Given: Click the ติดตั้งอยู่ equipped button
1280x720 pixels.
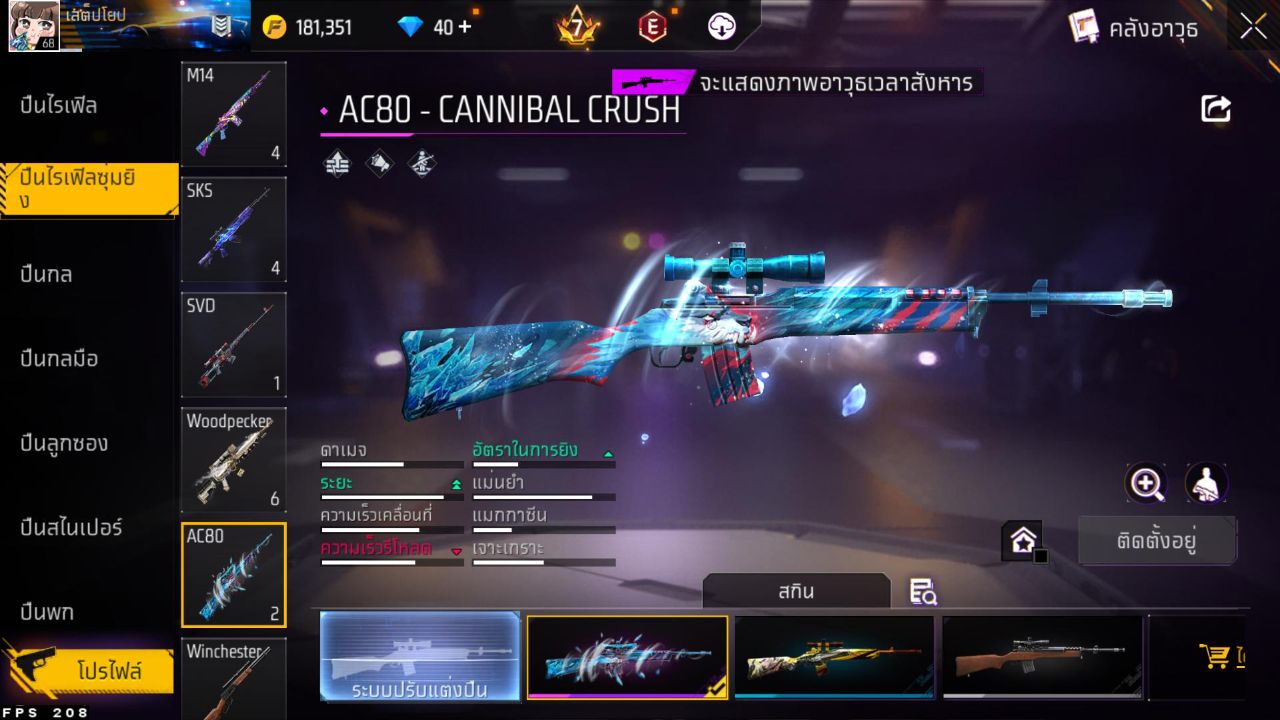Looking at the screenshot, I should pyautogui.click(x=1157, y=541).
